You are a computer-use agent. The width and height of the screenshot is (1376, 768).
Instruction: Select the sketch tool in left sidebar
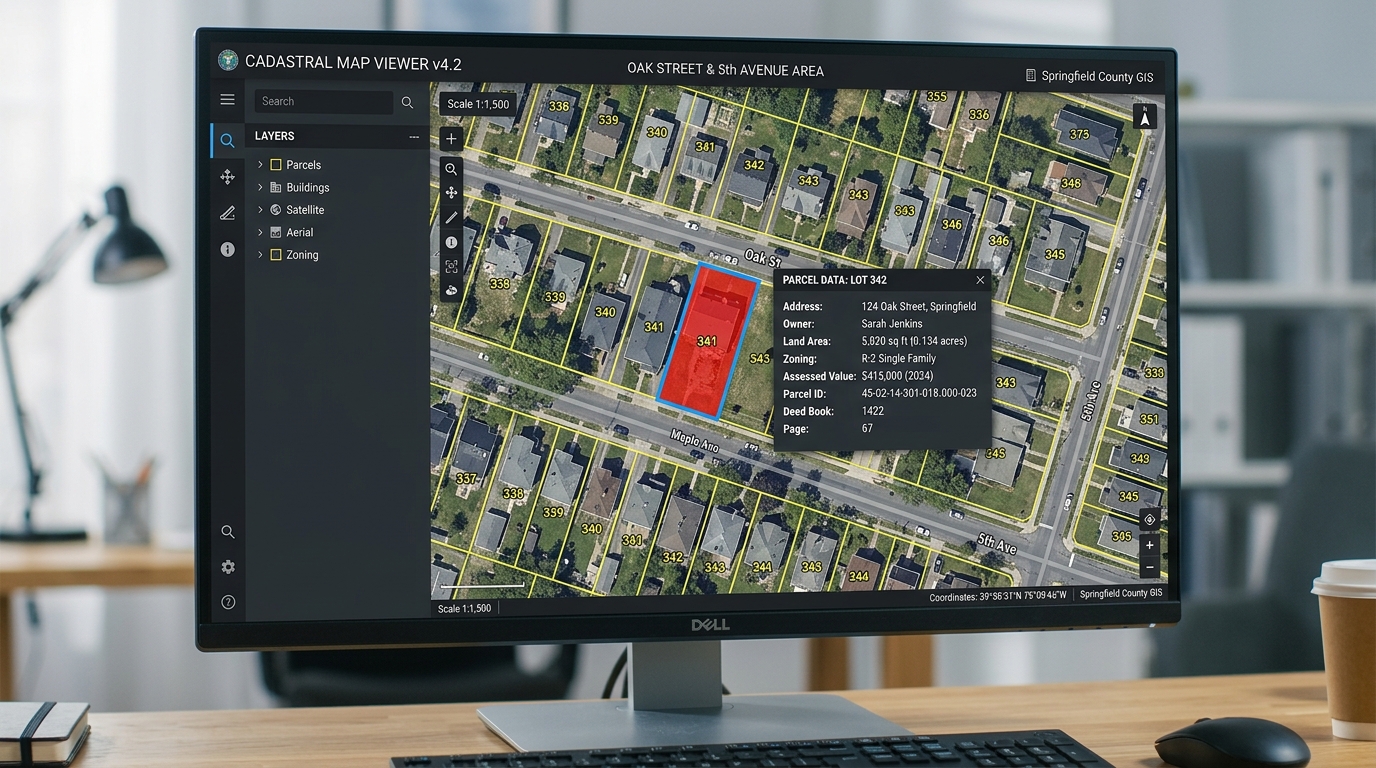pyautogui.click(x=227, y=212)
